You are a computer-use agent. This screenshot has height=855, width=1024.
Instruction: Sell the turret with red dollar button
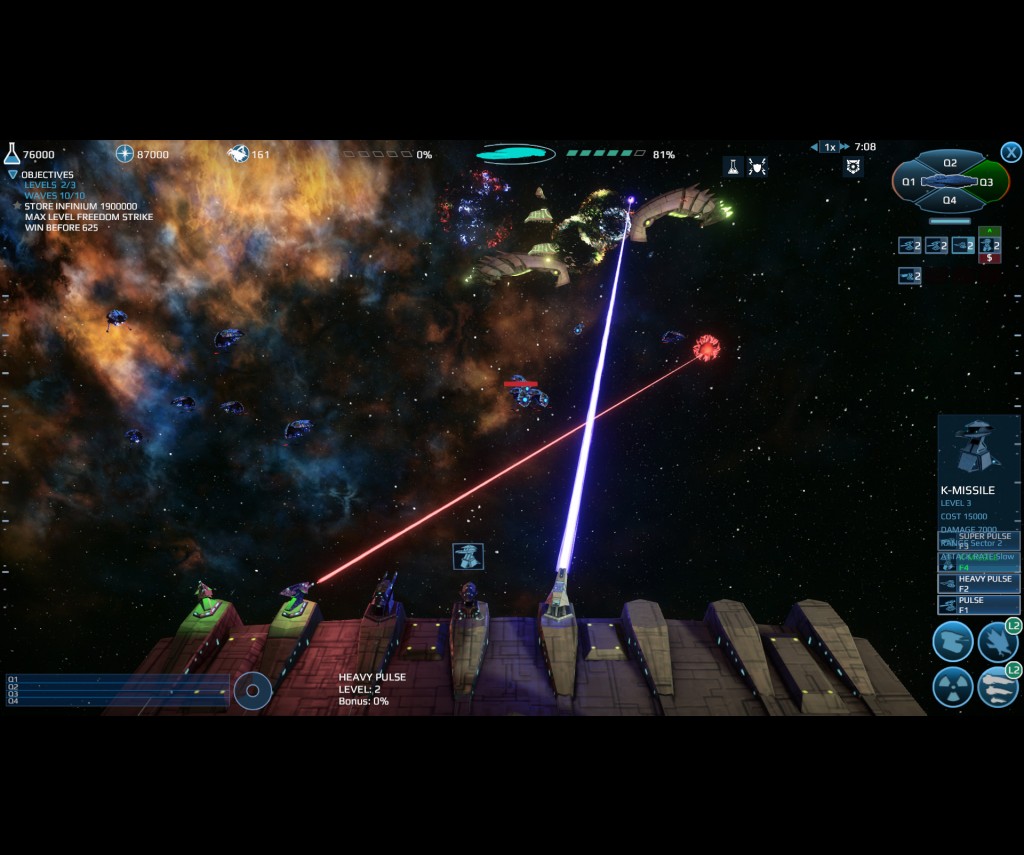coord(989,258)
